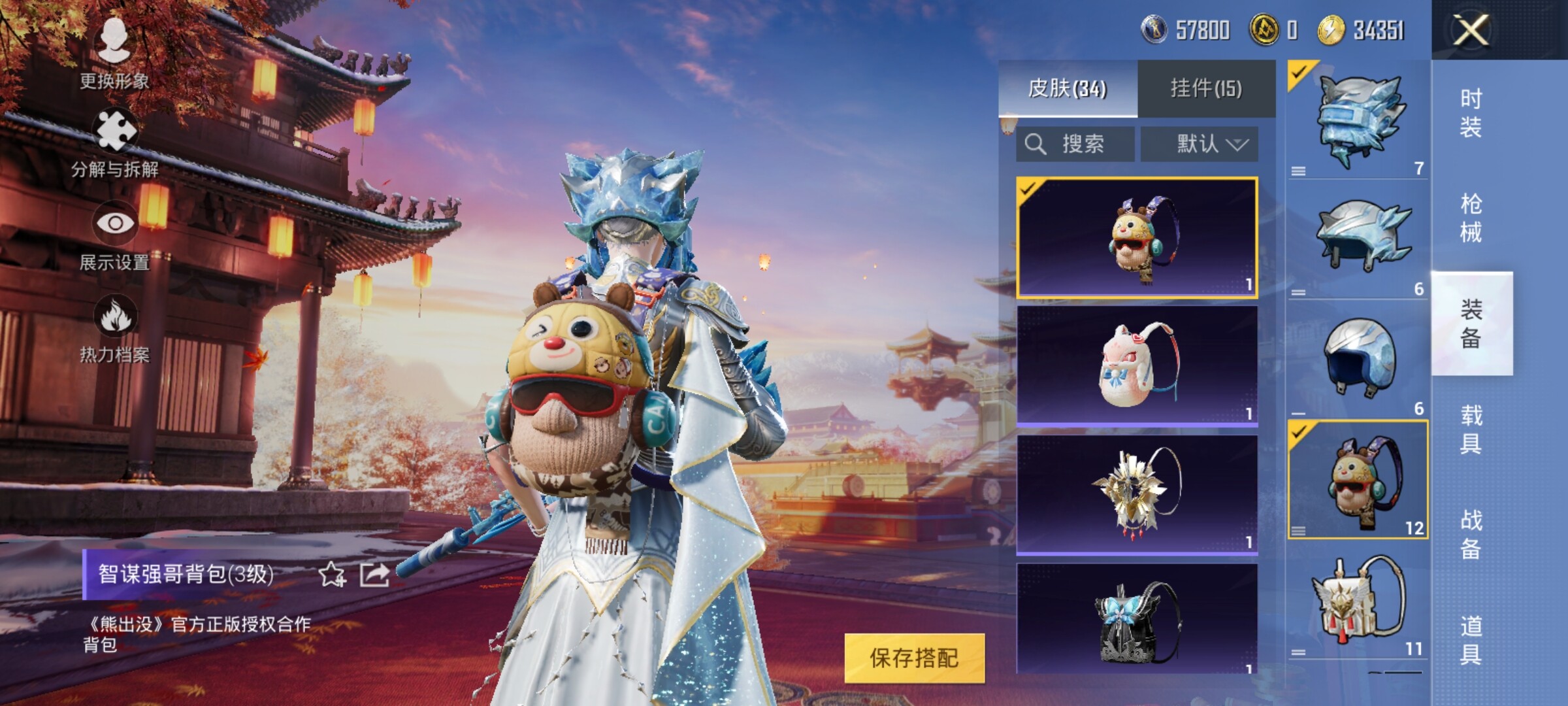Select the bear backpack skin in the list
The image size is (1568, 706).
tap(1137, 237)
